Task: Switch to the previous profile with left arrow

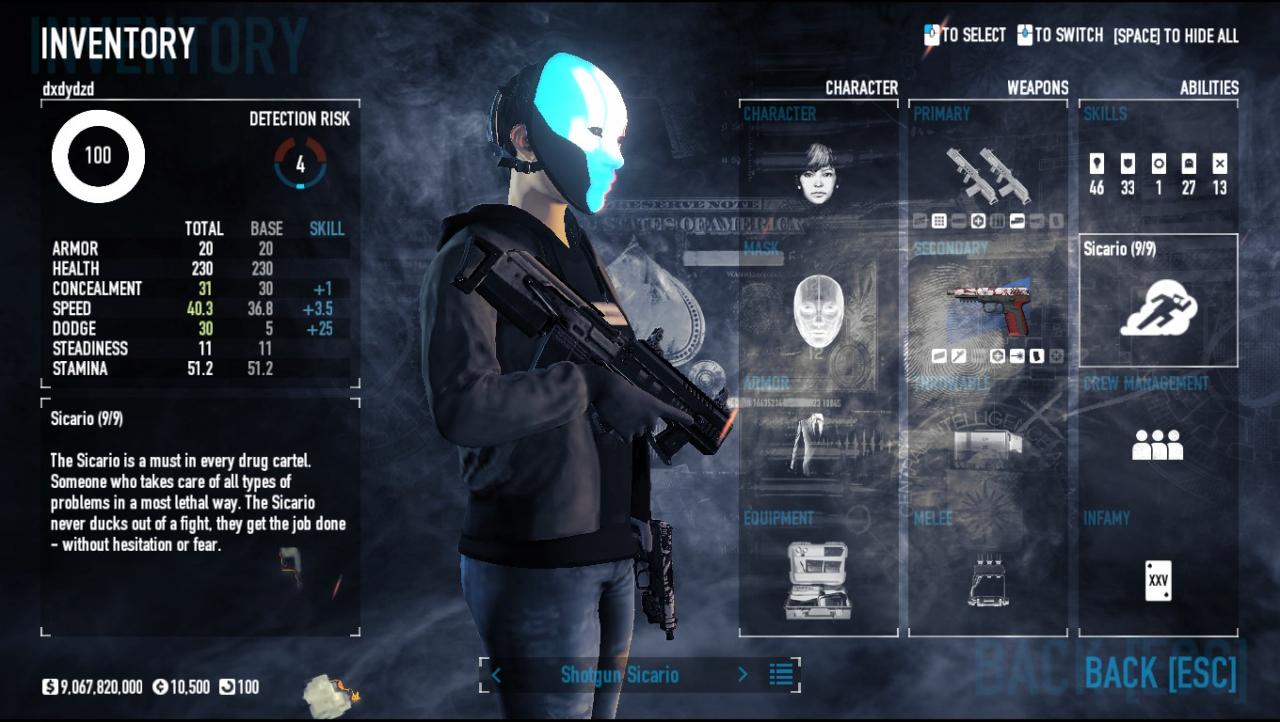Action: coord(496,675)
